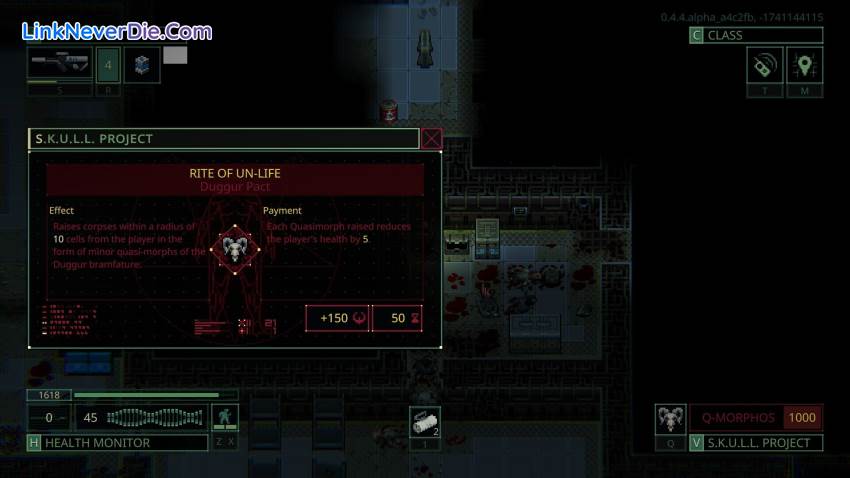This screenshot has width=850, height=478.
Task: Select the +150 Q-Morphos cost box
Action: pyautogui.click(x=338, y=318)
